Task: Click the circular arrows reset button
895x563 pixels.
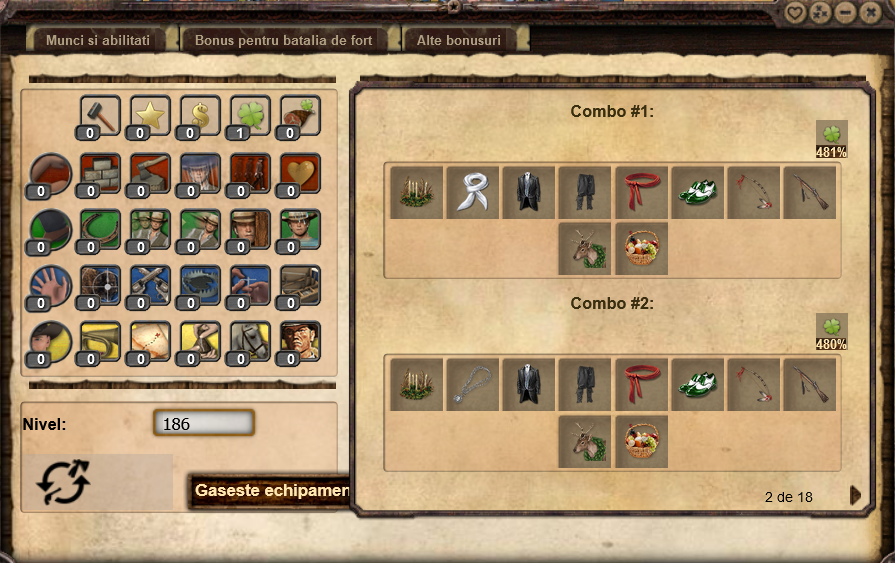Action: click(63, 482)
